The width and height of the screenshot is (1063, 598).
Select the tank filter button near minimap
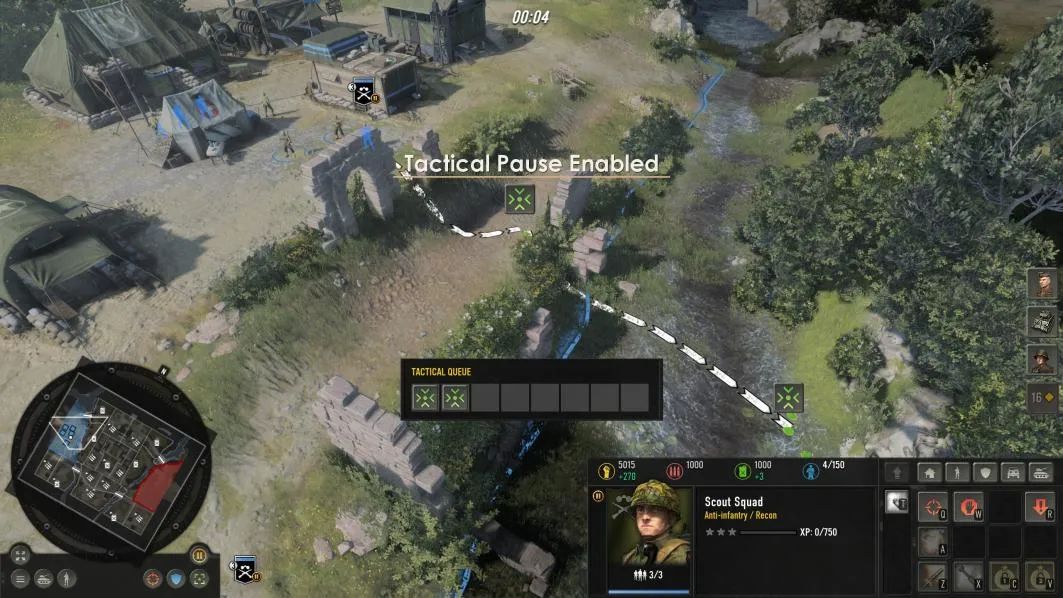coord(44,578)
